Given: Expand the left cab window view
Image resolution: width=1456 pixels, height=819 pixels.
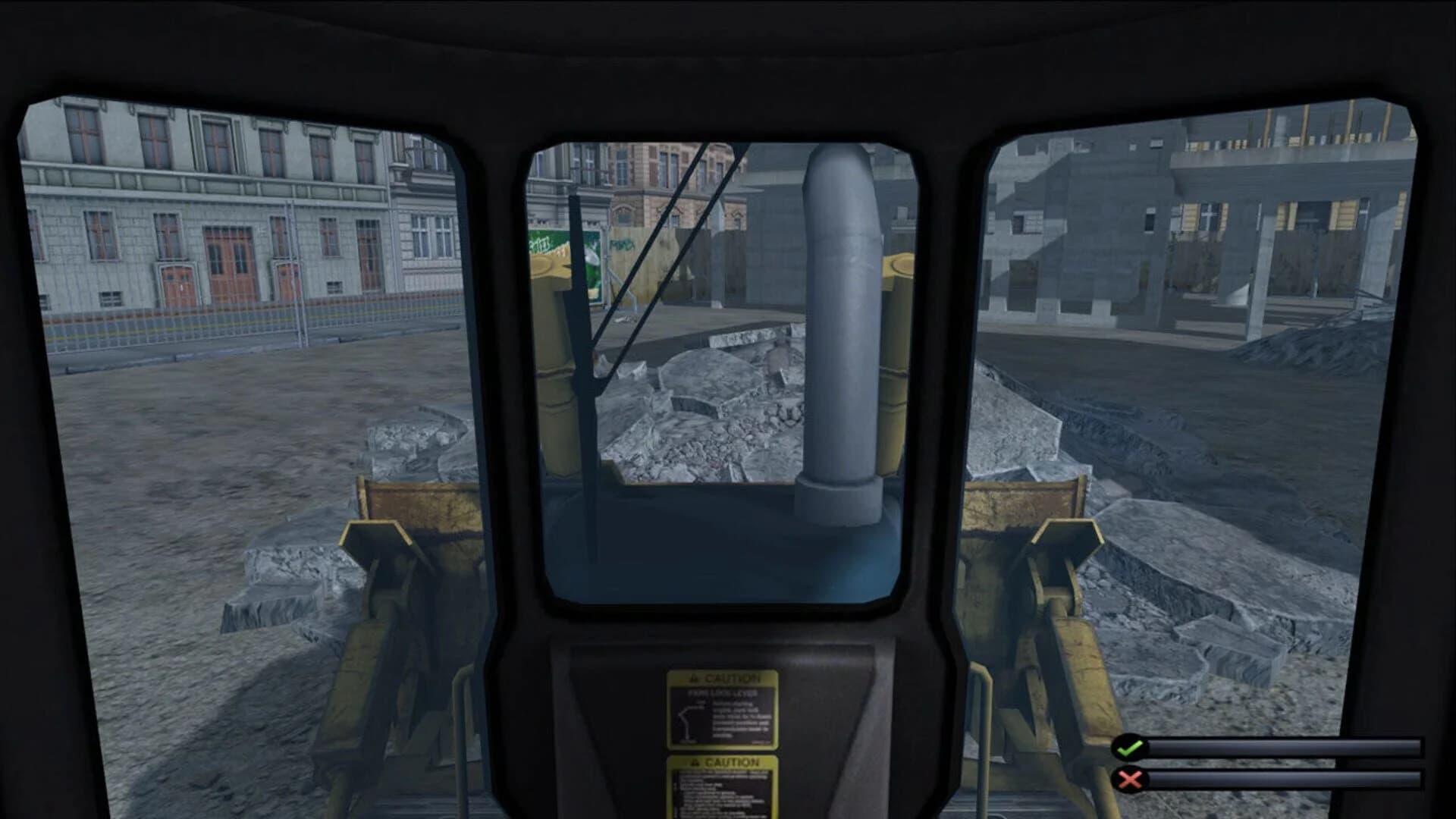Looking at the screenshot, I should [227, 341].
